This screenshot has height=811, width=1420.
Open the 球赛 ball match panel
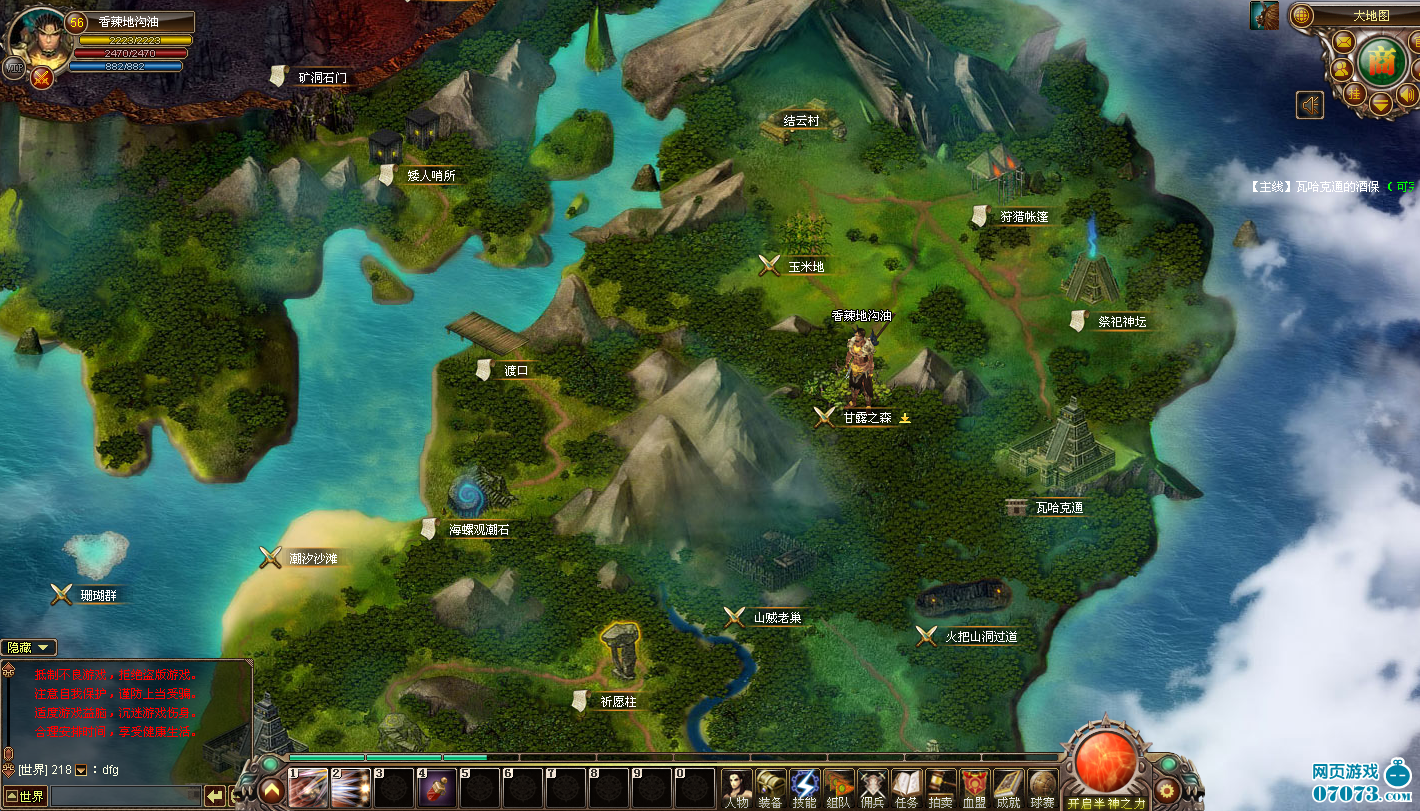point(1042,788)
